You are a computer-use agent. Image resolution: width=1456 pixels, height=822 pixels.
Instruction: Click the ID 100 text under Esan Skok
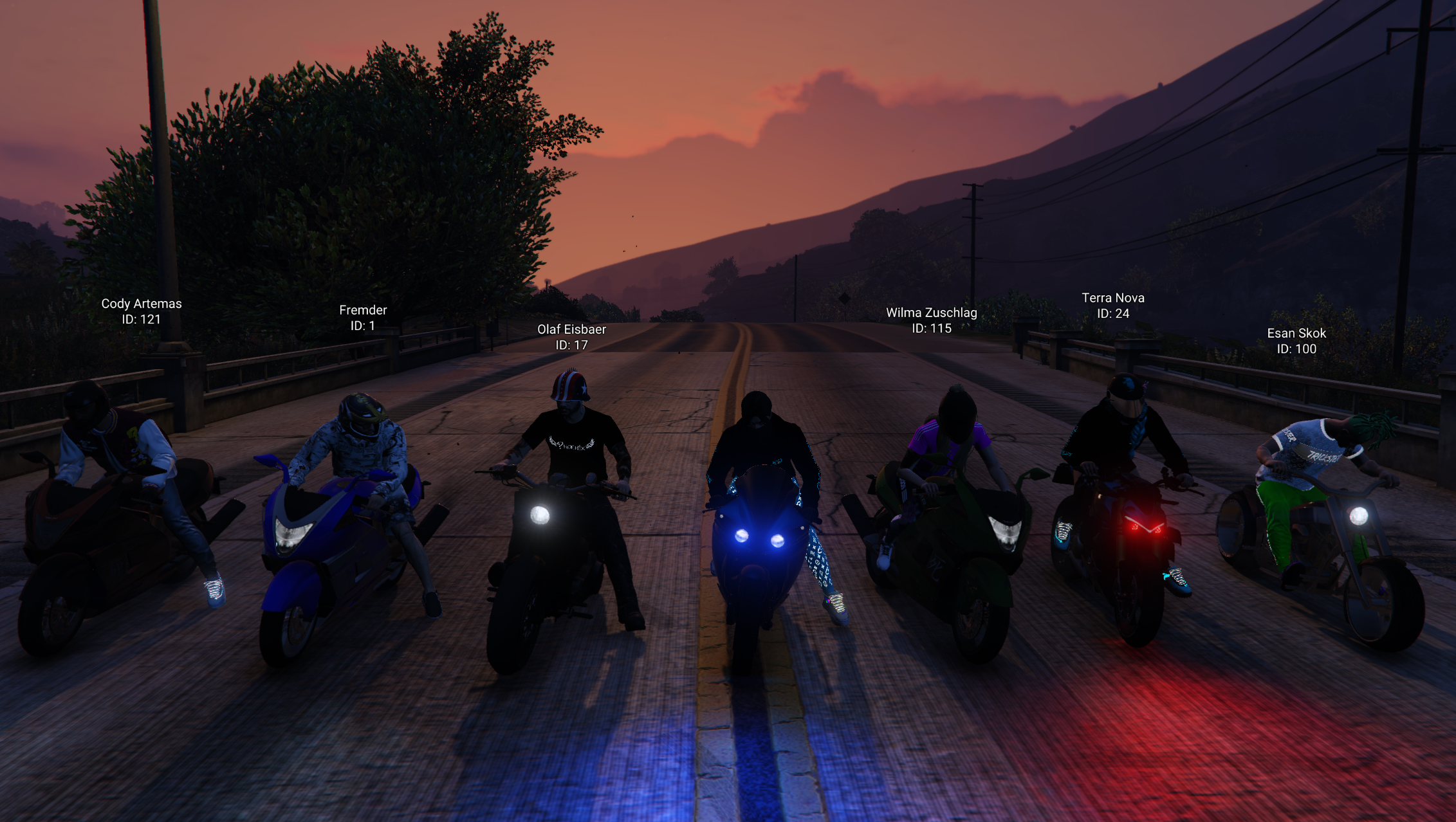(1298, 349)
